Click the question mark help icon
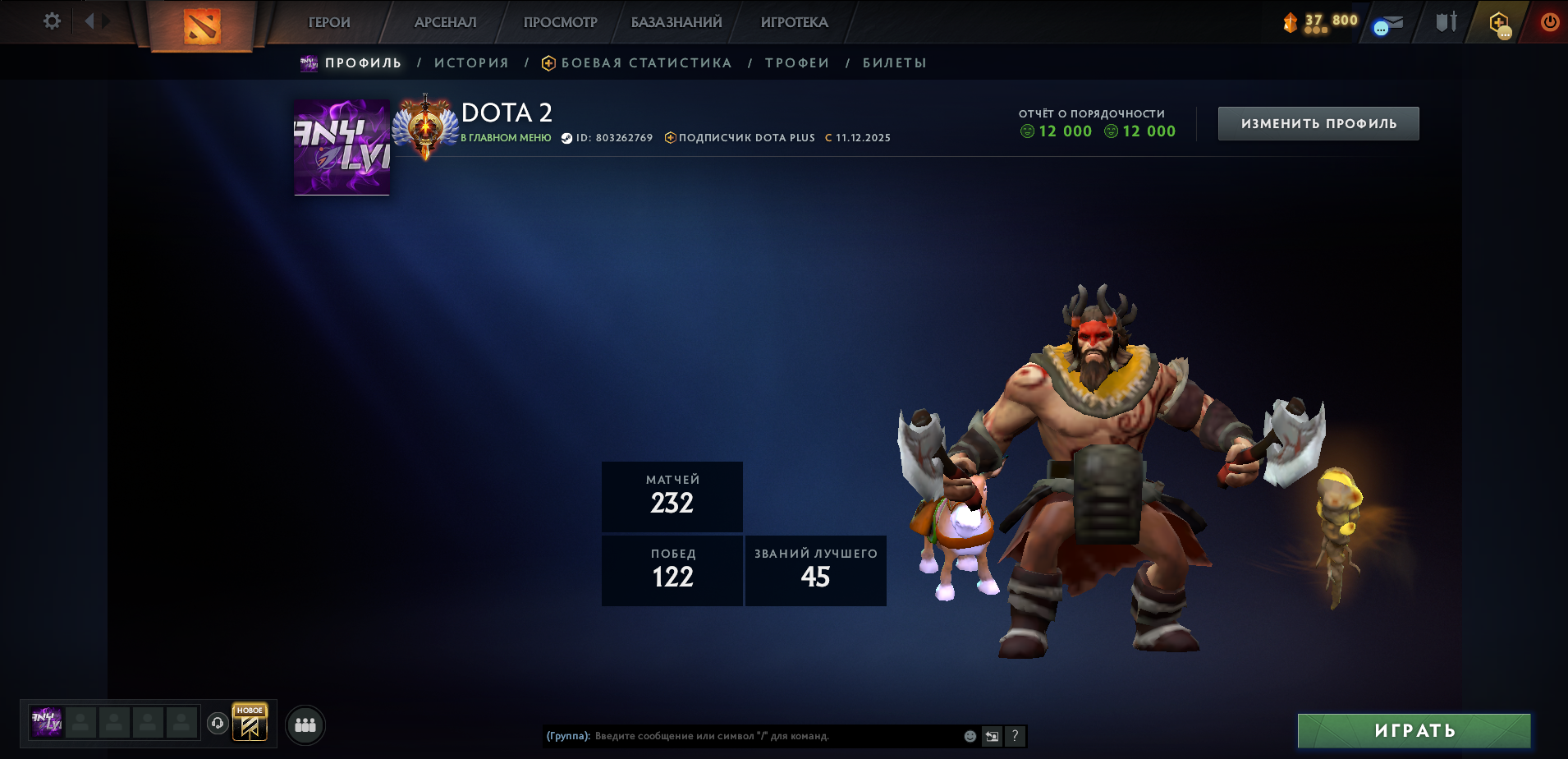Image resolution: width=1568 pixels, height=759 pixels. [1016, 737]
